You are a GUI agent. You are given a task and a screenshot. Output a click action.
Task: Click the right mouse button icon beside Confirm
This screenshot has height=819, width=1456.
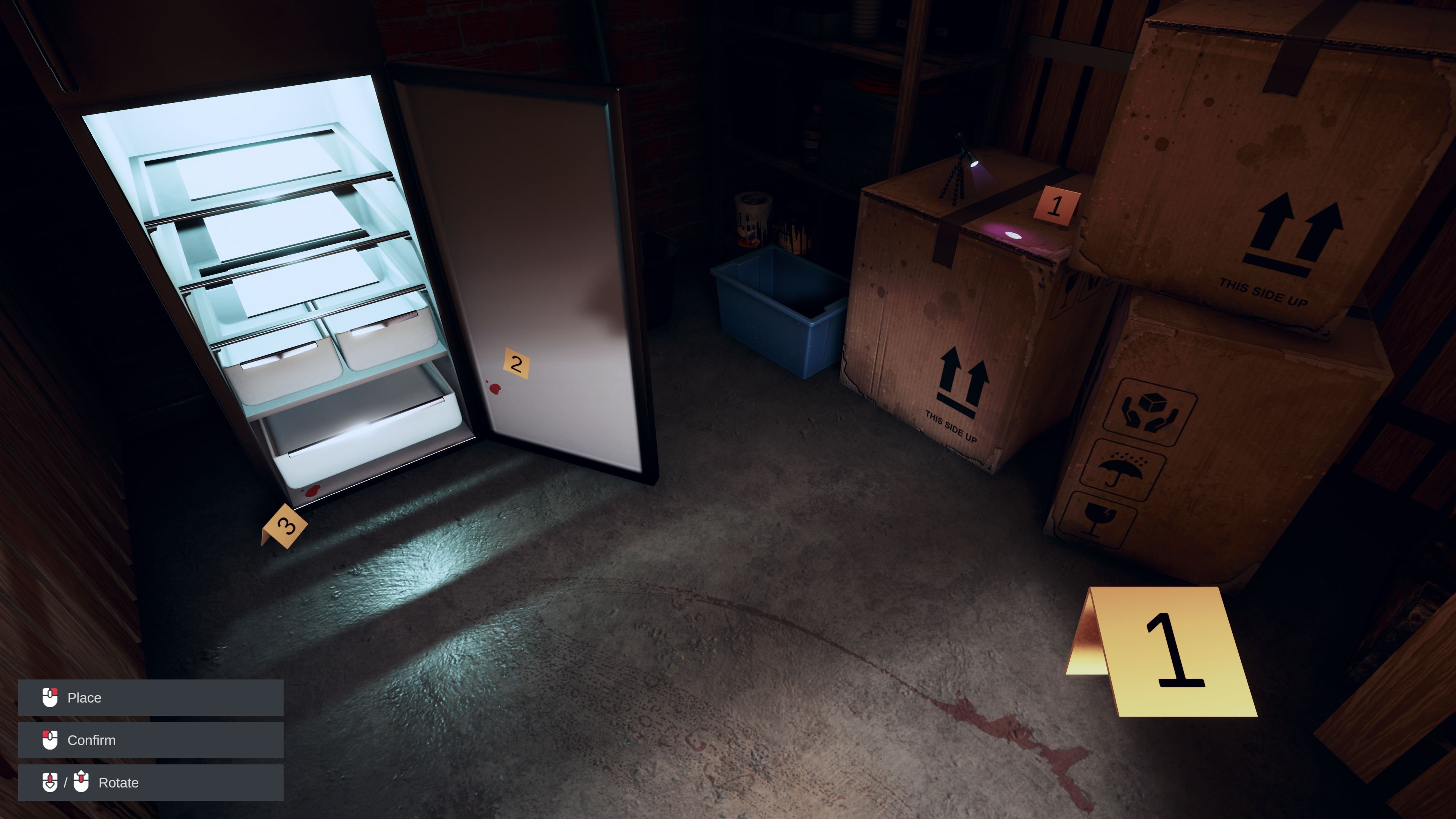point(51,740)
